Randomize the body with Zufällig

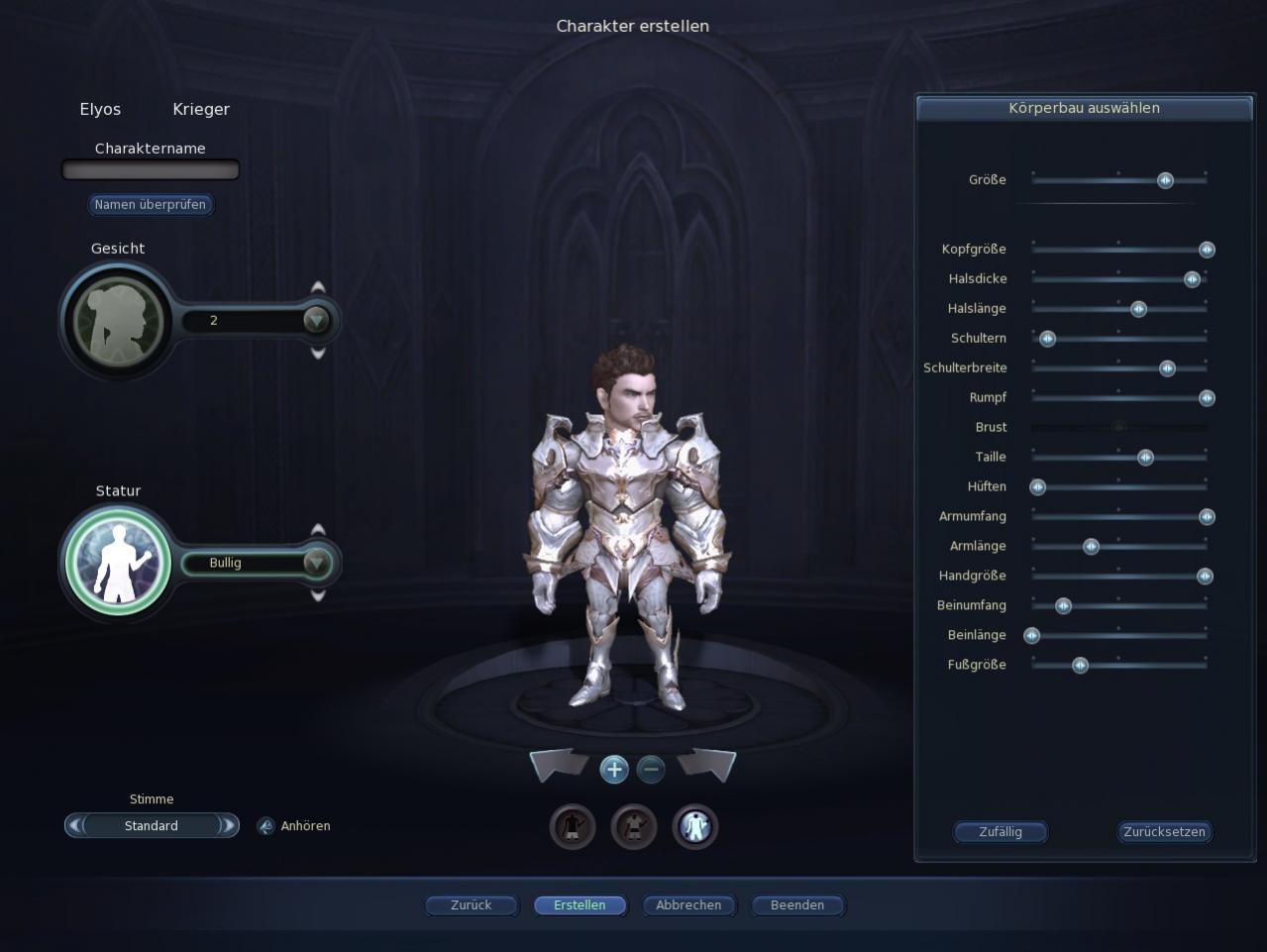[1001, 832]
